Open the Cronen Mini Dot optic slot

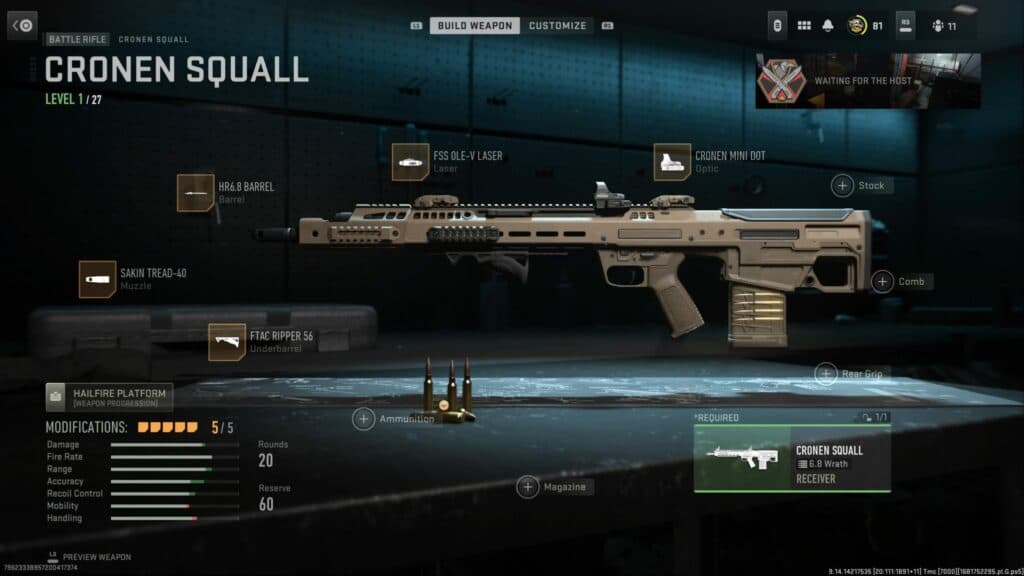[672, 162]
